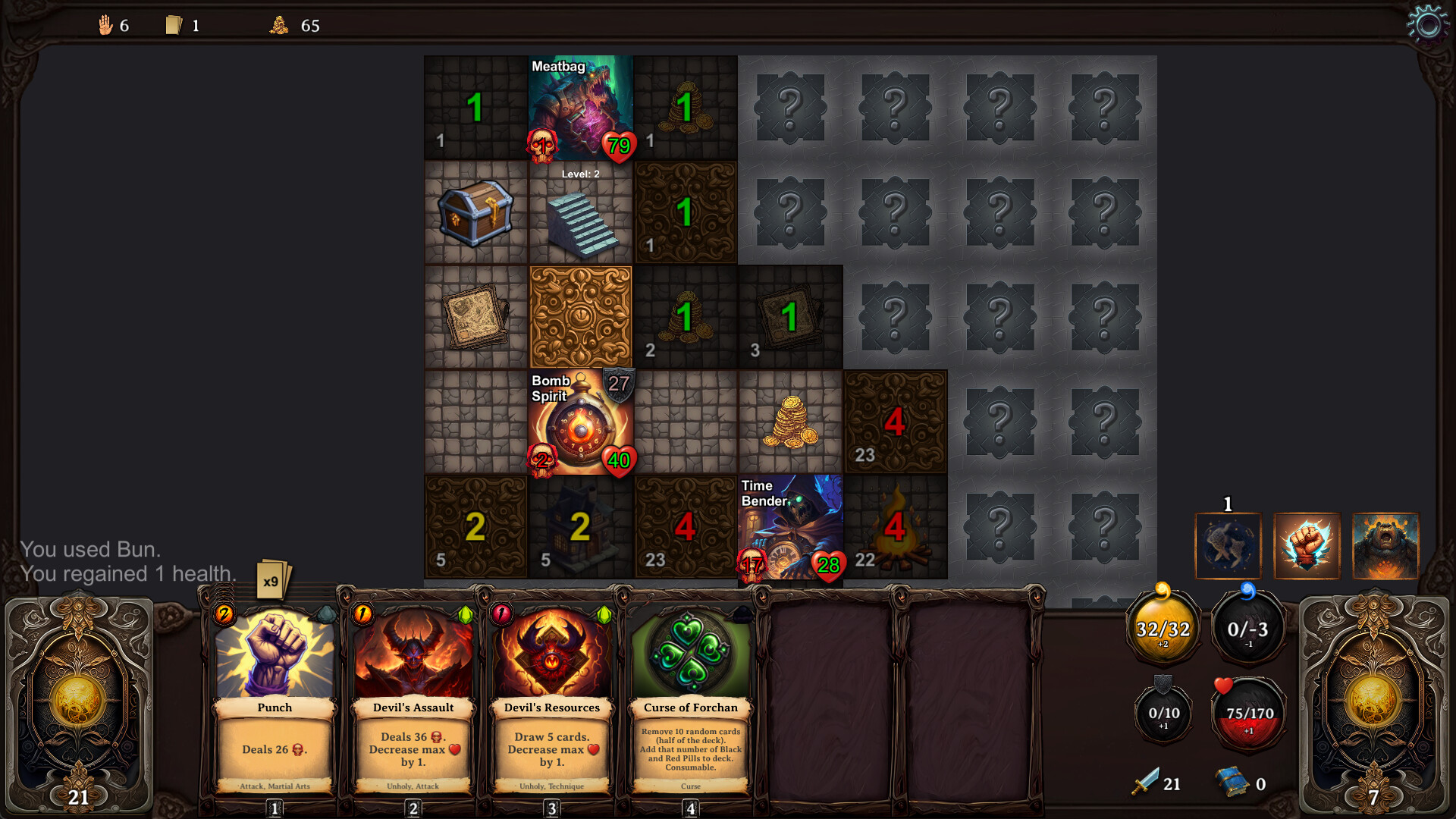Select the roaring bear relic icon
Image resolution: width=1456 pixels, height=819 pixels.
click(1385, 546)
